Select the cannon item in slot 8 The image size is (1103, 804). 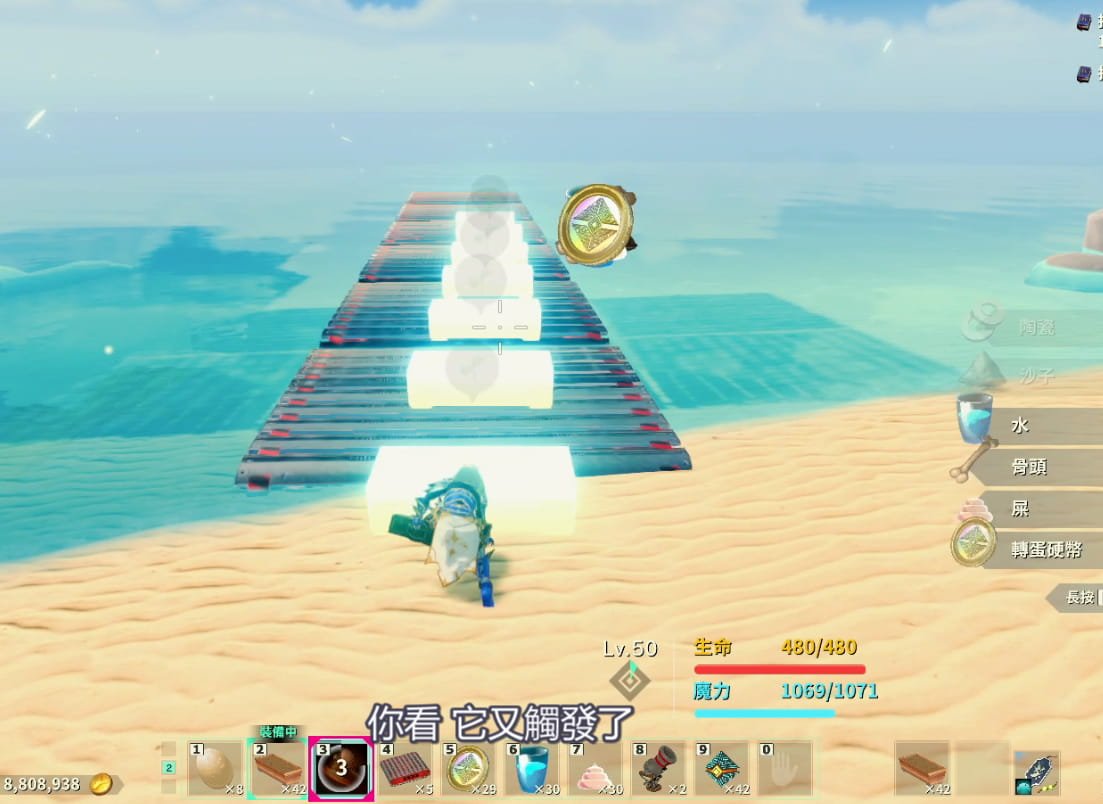tap(658, 770)
